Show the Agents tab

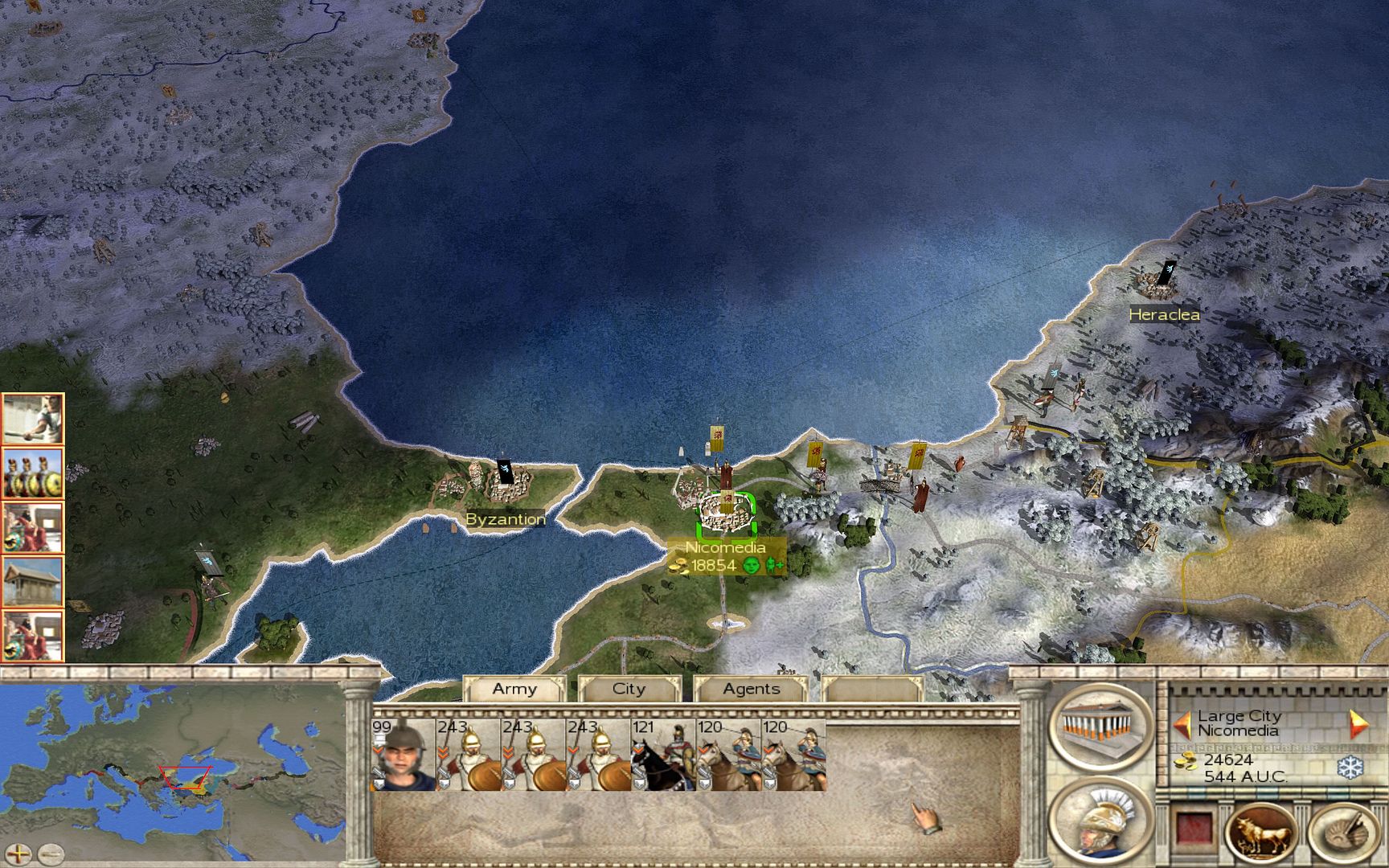point(751,690)
